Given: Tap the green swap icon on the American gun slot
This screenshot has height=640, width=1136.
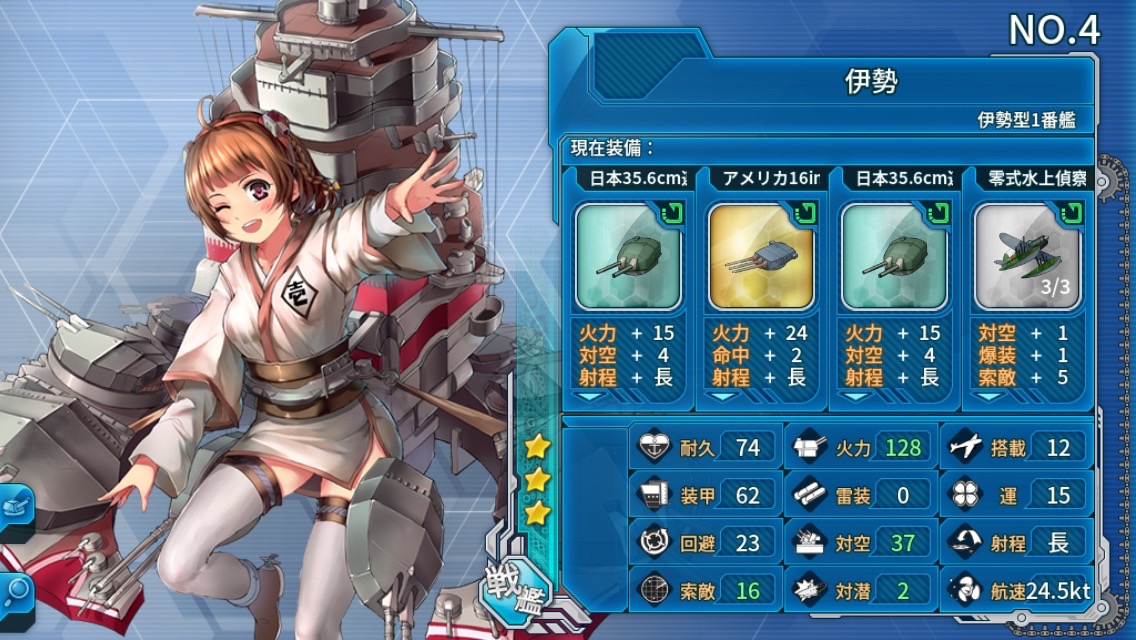Looking at the screenshot, I should tap(805, 212).
